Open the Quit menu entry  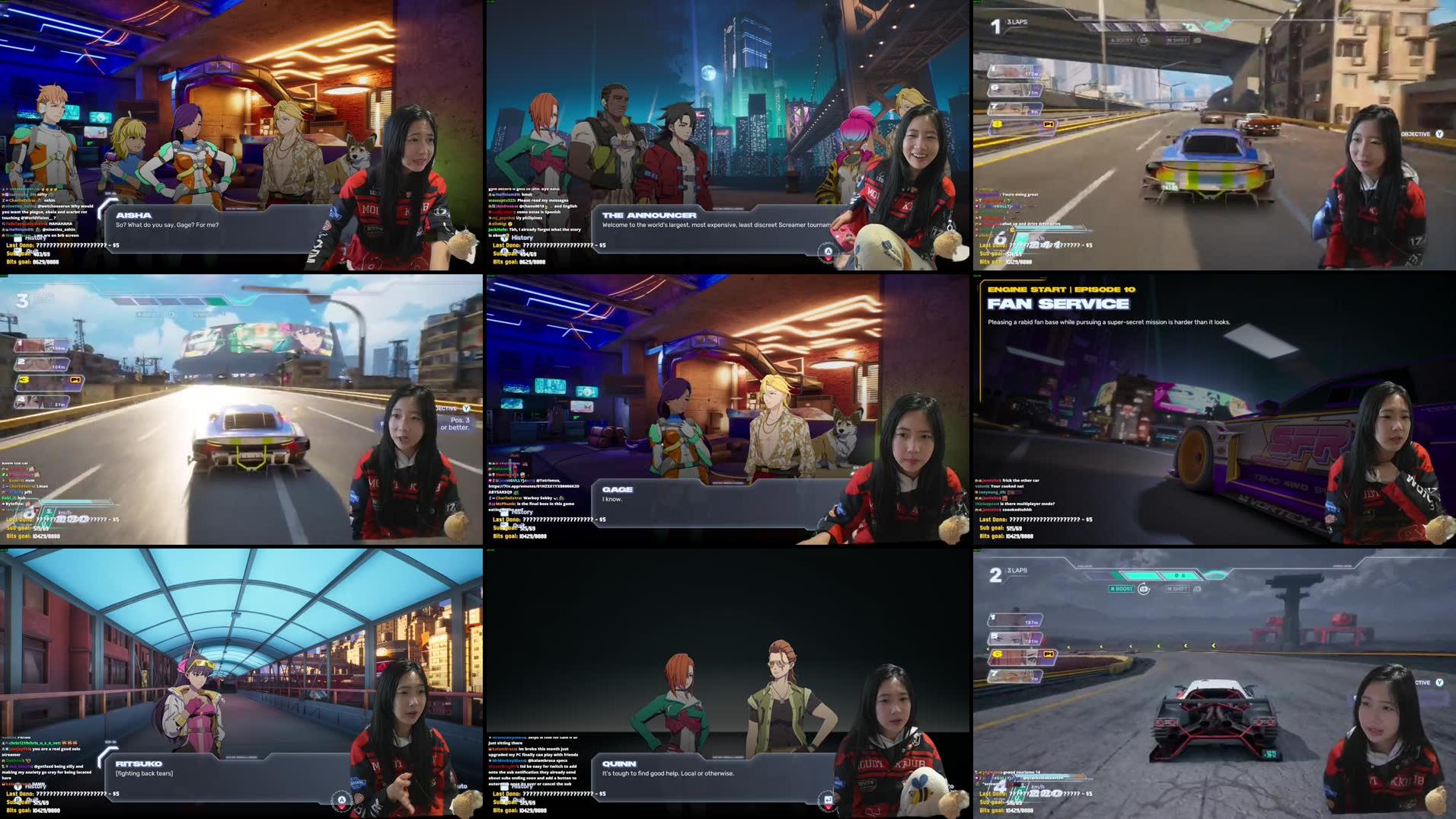point(518,526)
